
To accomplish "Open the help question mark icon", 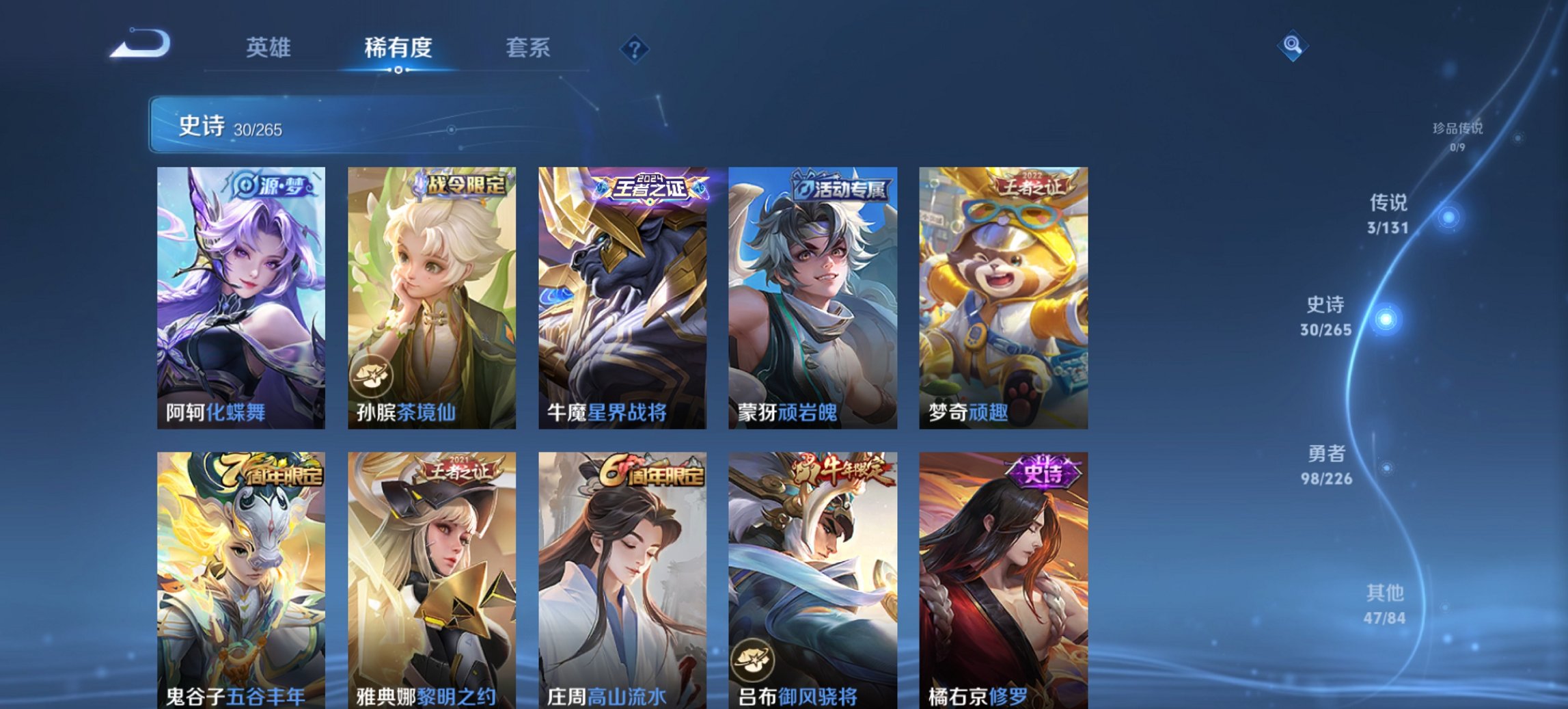I will (x=635, y=48).
